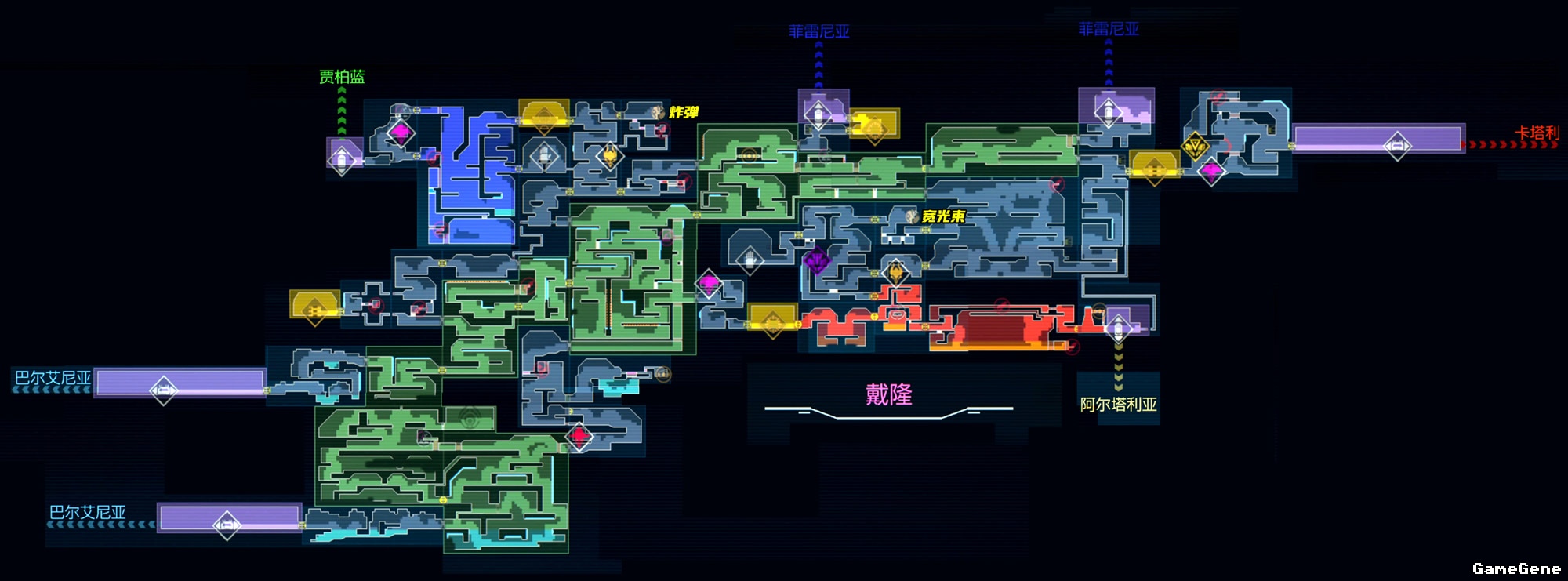The width and height of the screenshot is (1568, 581).
Task: Select the 贾柏蓝 area exit label
Action: click(x=342, y=77)
